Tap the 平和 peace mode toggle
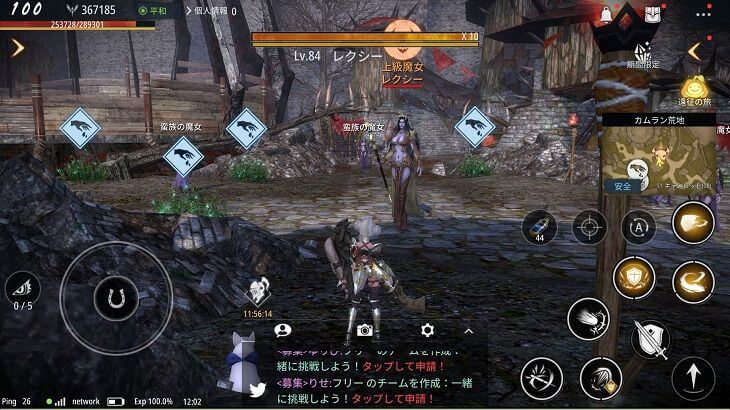The image size is (730, 410). point(157,11)
